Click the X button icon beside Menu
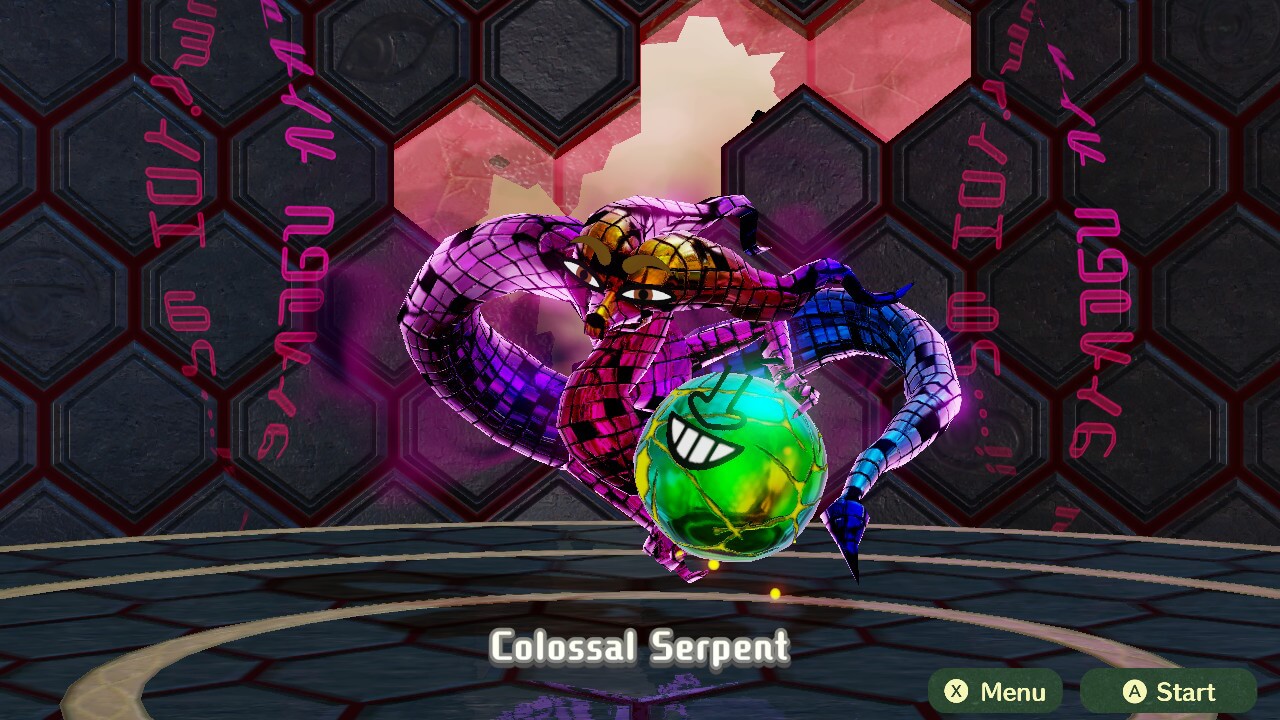1280x720 pixels. tap(958, 691)
